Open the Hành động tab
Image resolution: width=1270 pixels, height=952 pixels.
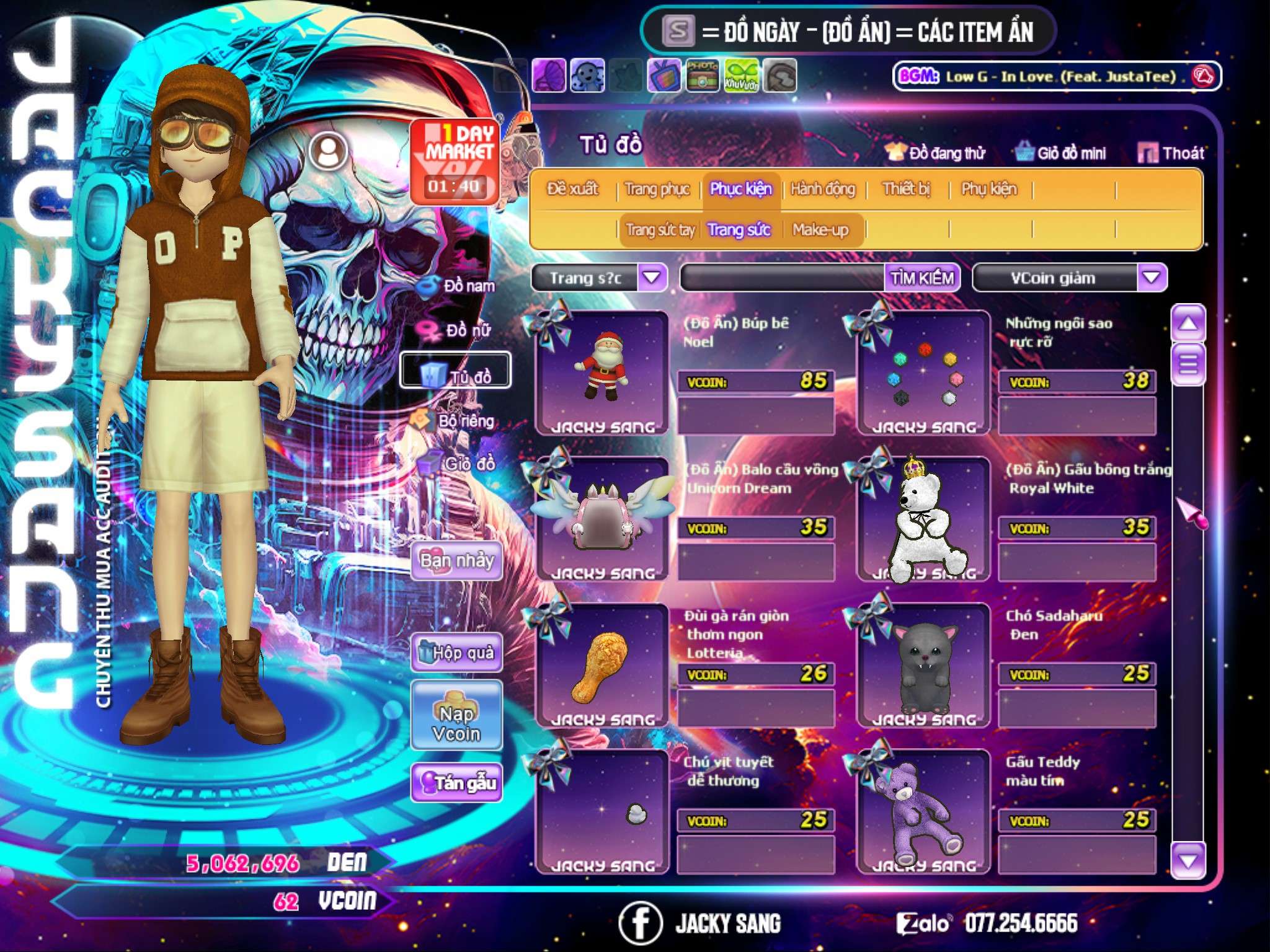[x=822, y=189]
